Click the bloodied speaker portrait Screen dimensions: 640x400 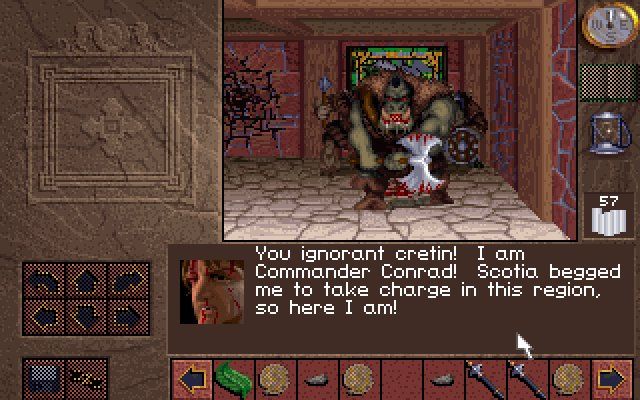click(212, 292)
